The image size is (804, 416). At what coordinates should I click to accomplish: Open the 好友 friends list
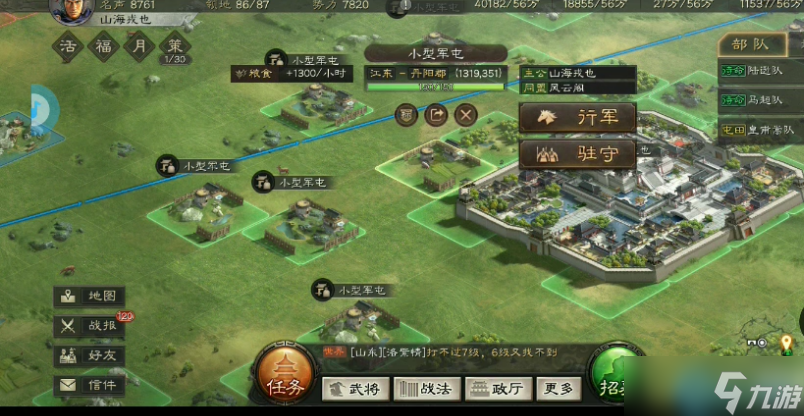[x=89, y=355]
